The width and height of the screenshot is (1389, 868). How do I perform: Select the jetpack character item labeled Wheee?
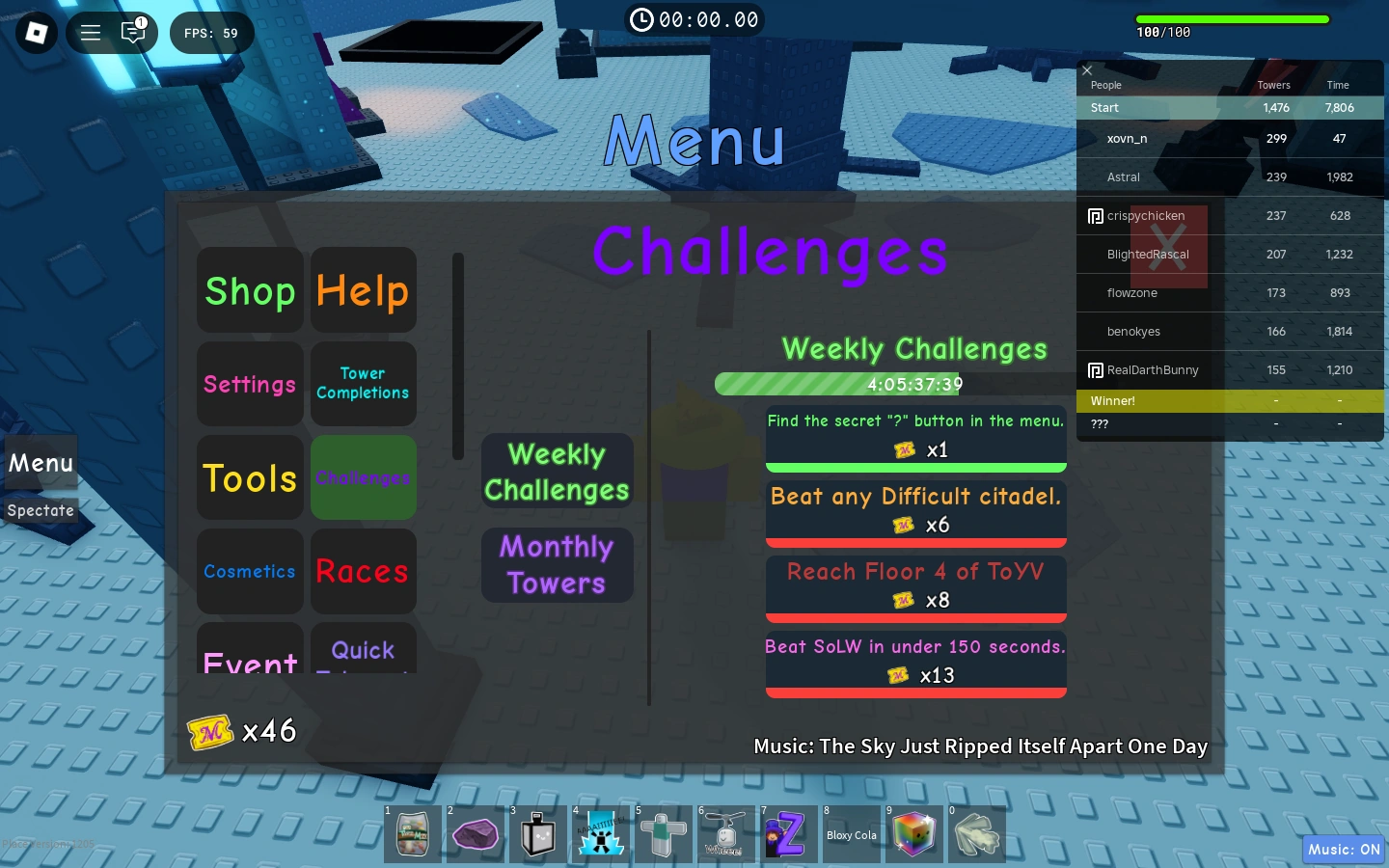coord(726,834)
